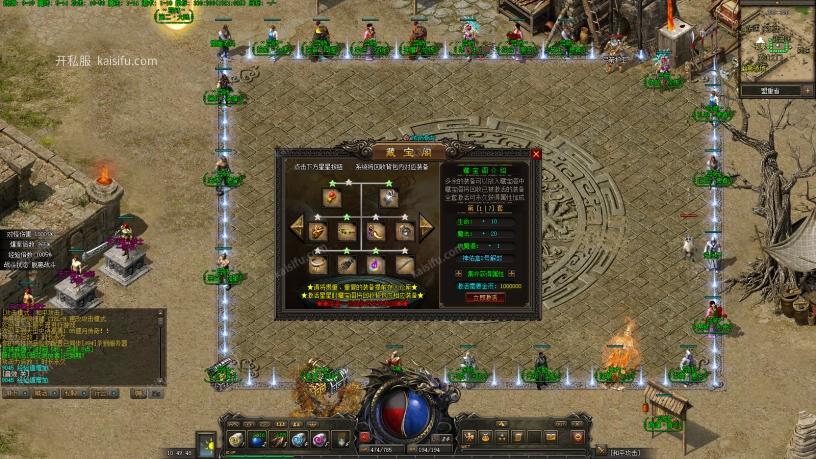Select the purple gem equipment slot

tap(376, 264)
